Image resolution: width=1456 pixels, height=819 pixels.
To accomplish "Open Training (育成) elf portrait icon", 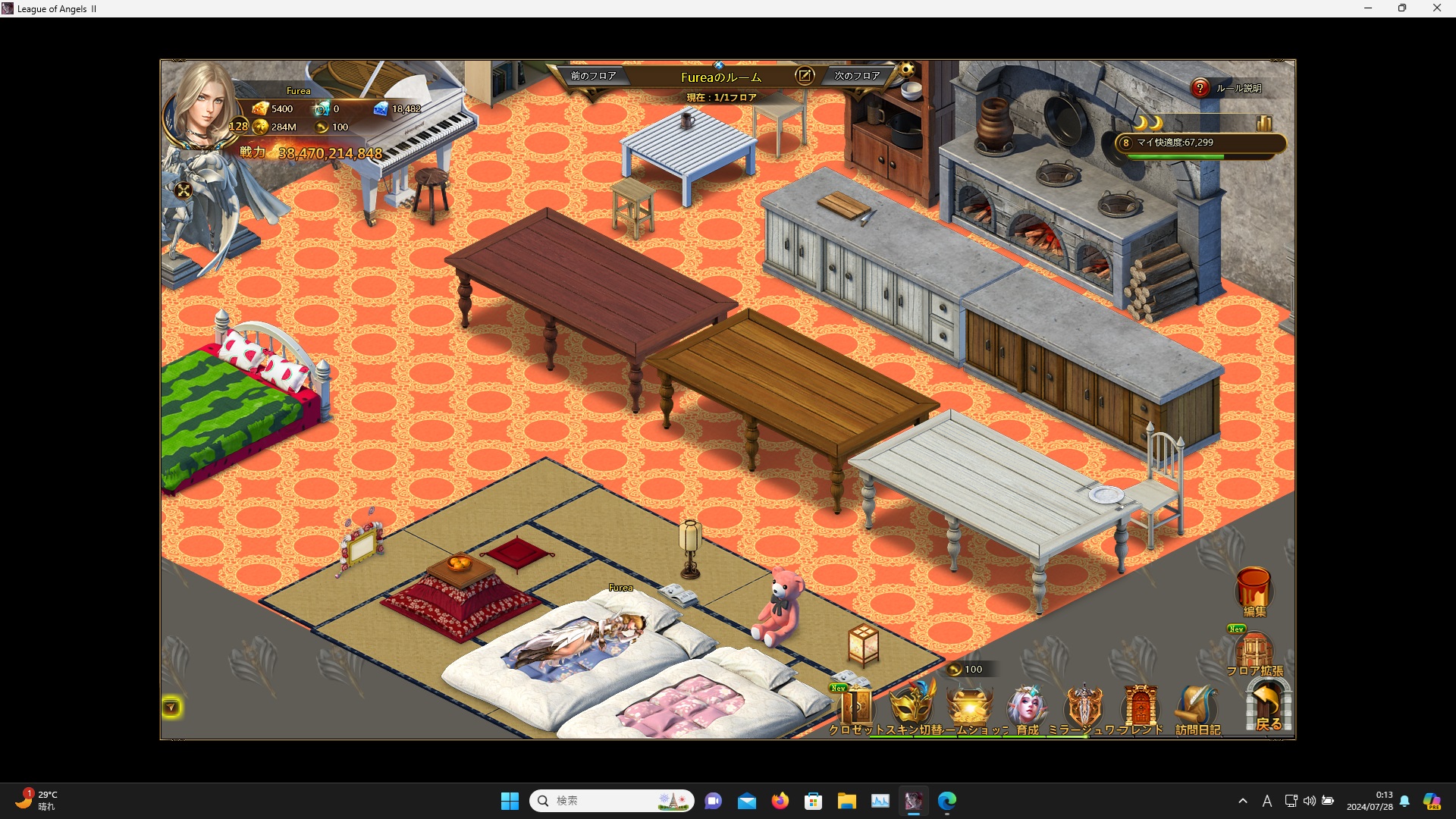I will [1027, 705].
